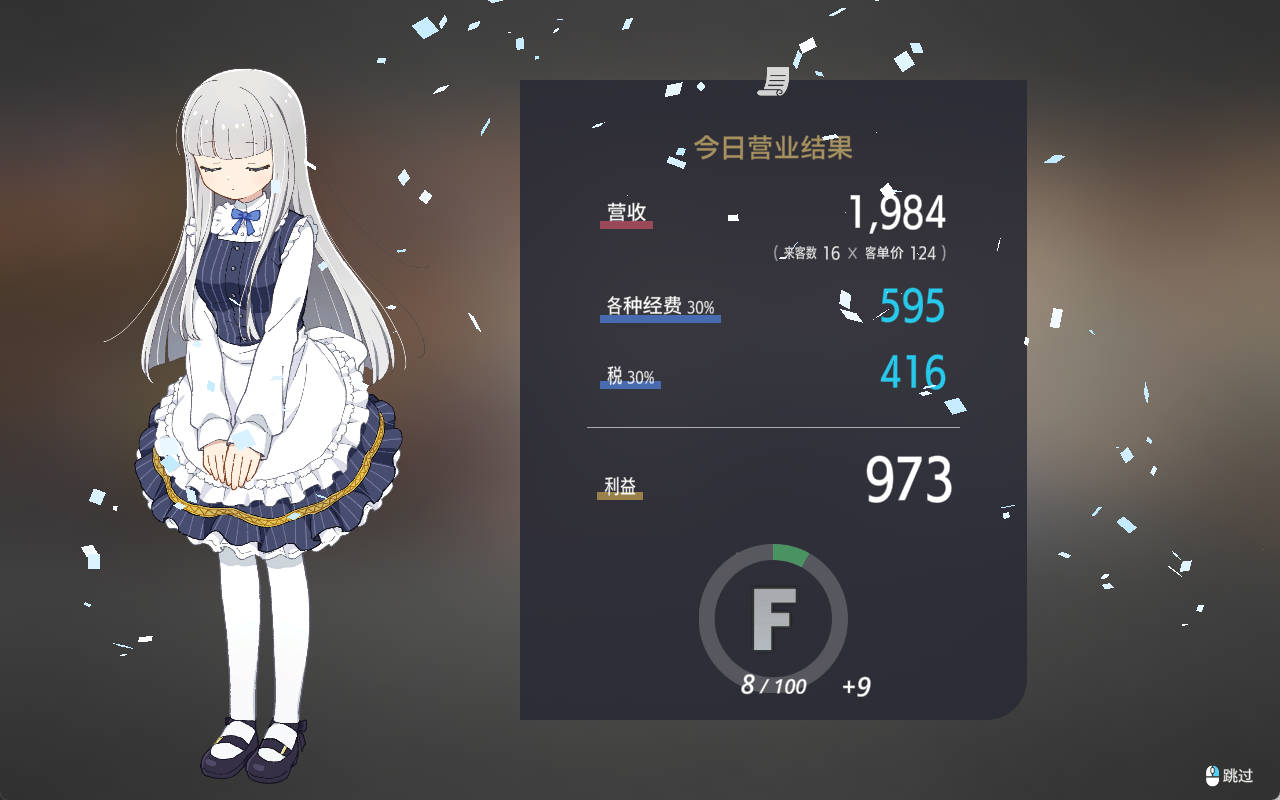The height and width of the screenshot is (800, 1280).
Task: Click the tax amount 416
Action: click(911, 372)
